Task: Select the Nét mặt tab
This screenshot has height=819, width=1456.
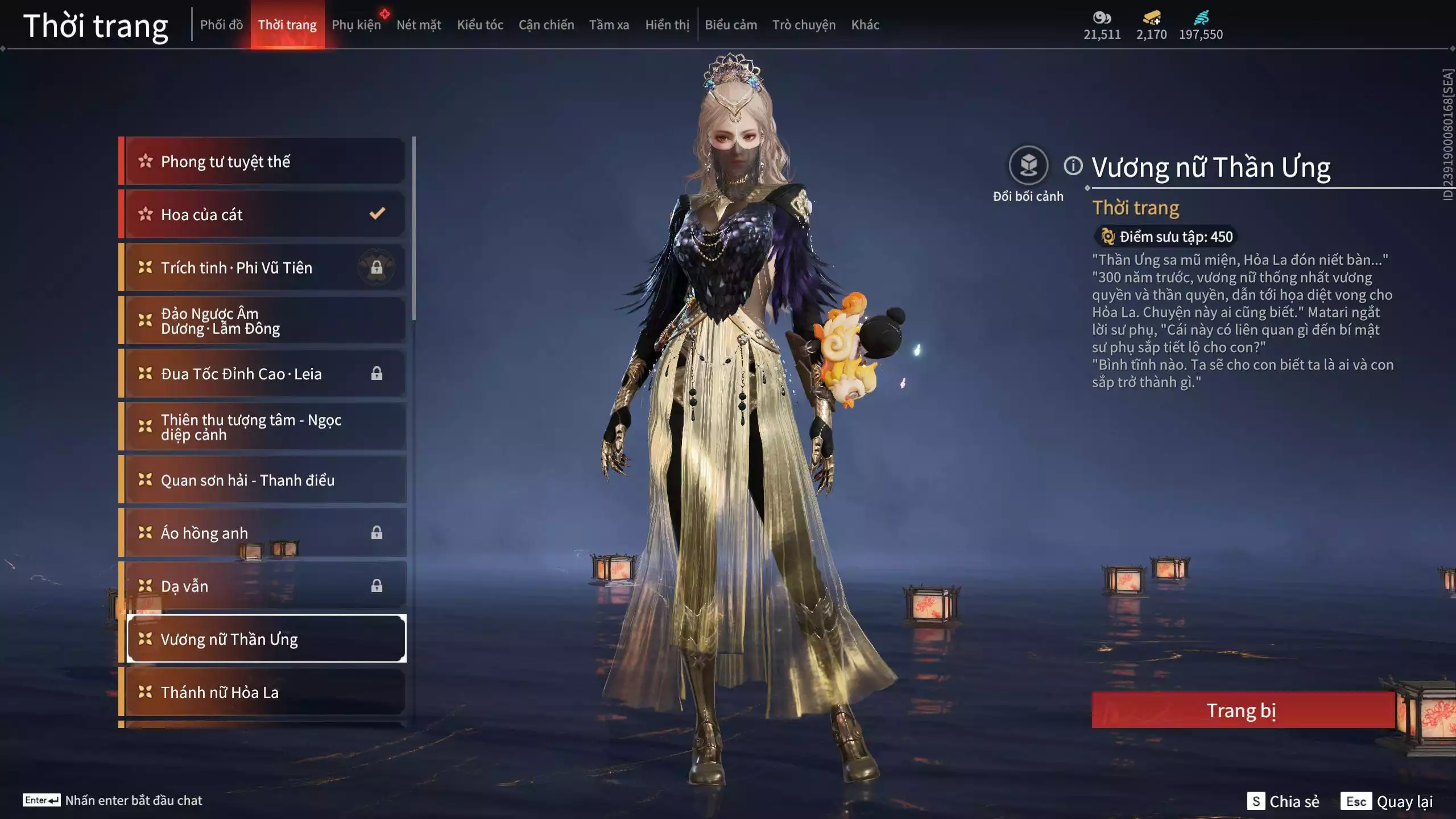Action: (x=419, y=25)
